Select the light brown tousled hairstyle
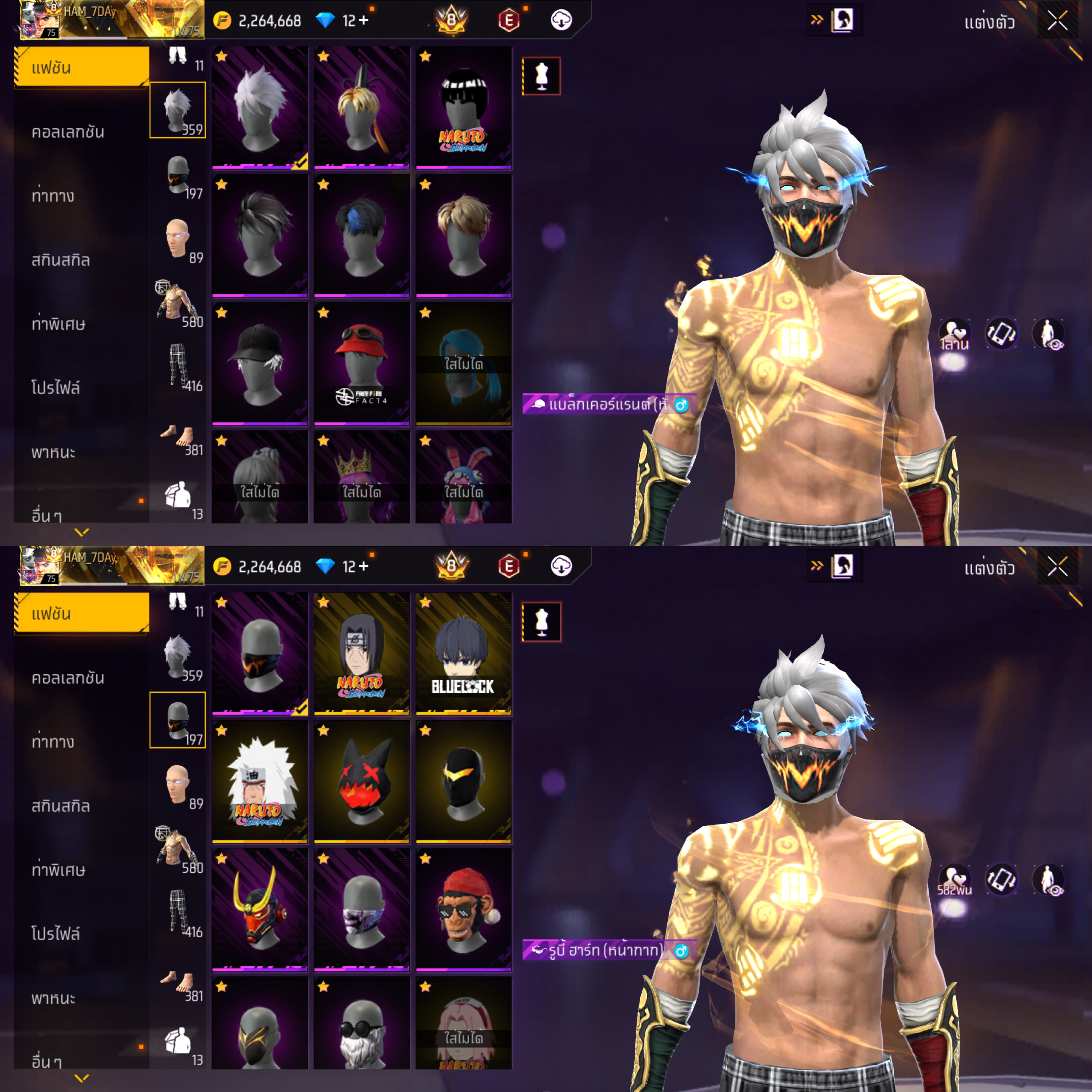This screenshot has height=1092, width=1092. click(x=463, y=235)
